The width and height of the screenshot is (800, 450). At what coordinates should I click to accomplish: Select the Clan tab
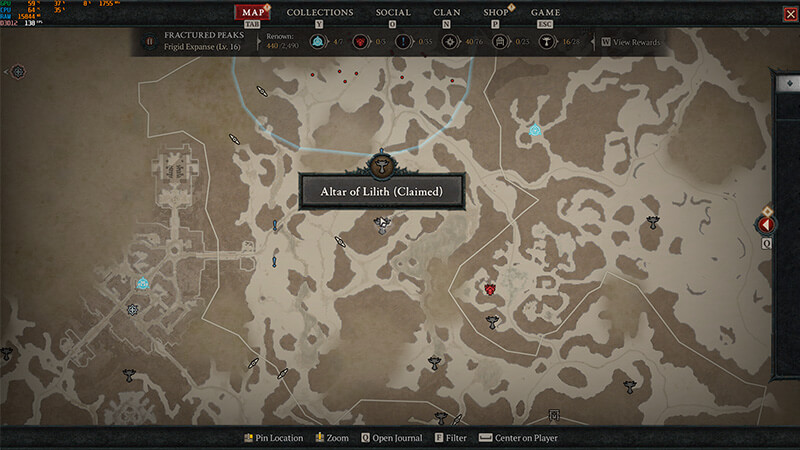[x=446, y=13]
